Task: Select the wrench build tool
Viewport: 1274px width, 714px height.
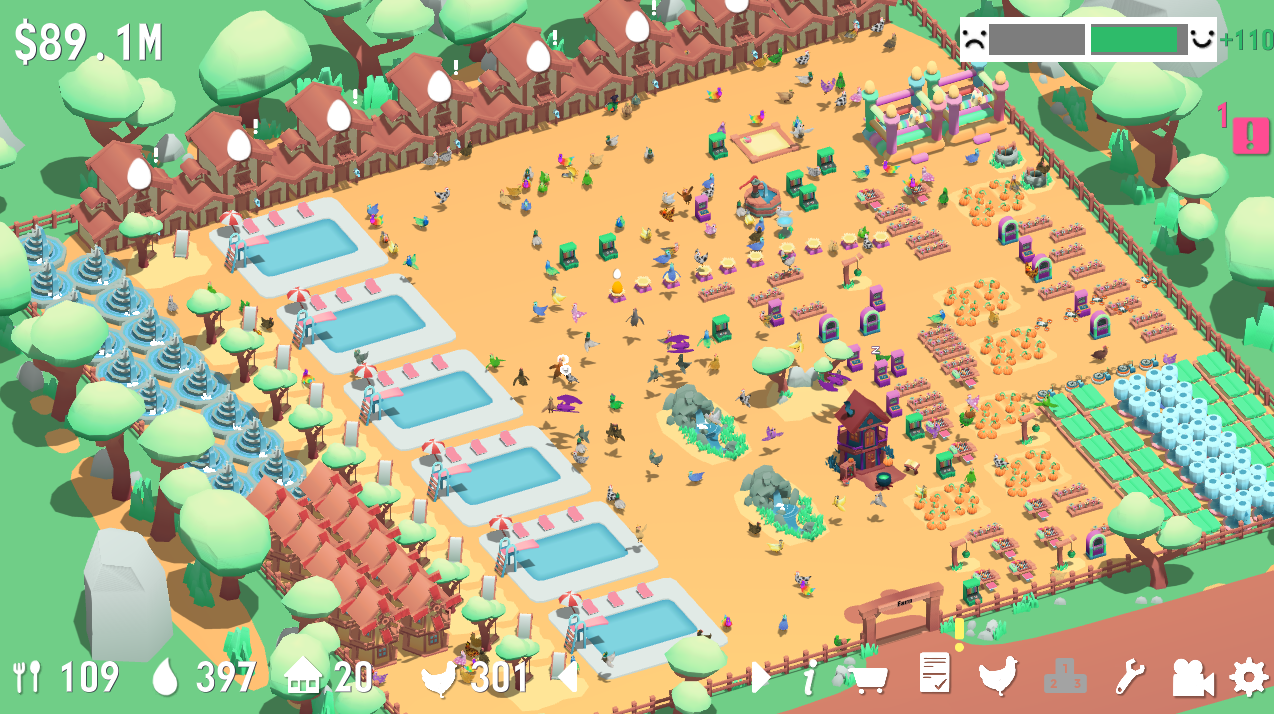Action: pyautogui.click(x=1129, y=678)
